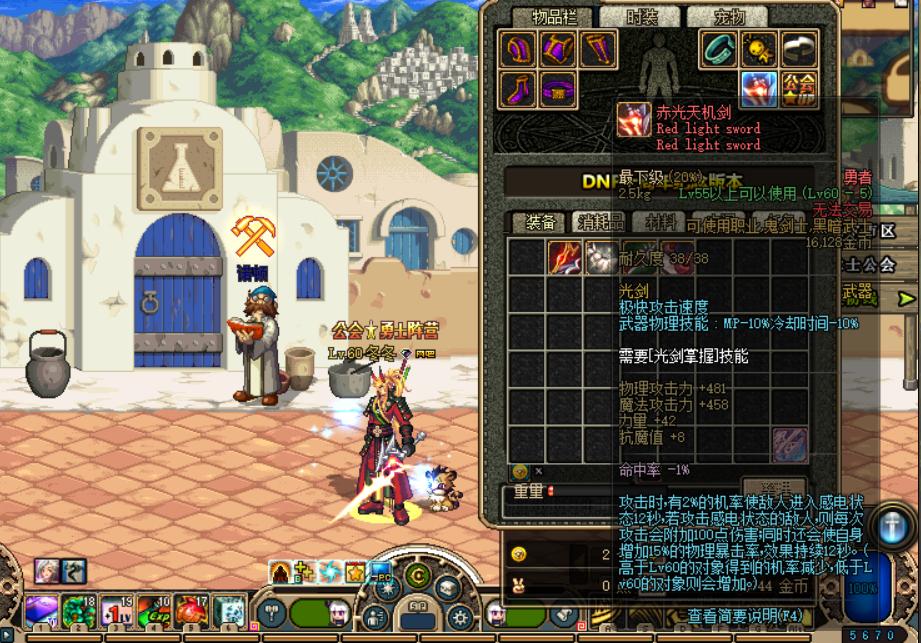The image size is (921, 643).
Task: Select the 物品栏 (inventory) tab
Action: [x=554, y=17]
